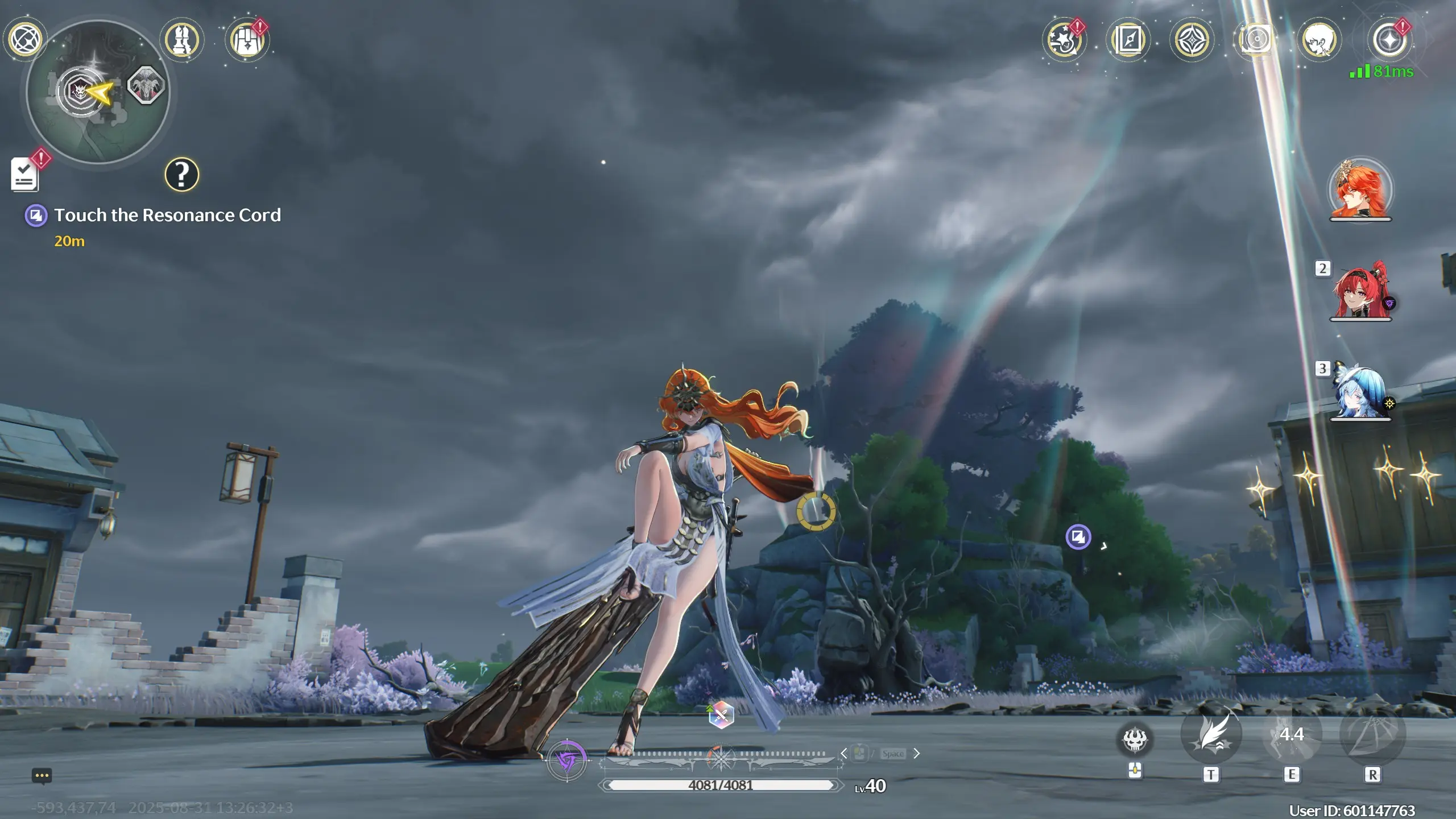This screenshot has height=819, width=1456.
Task: Open the compass guidebook icon
Action: click(1128, 40)
